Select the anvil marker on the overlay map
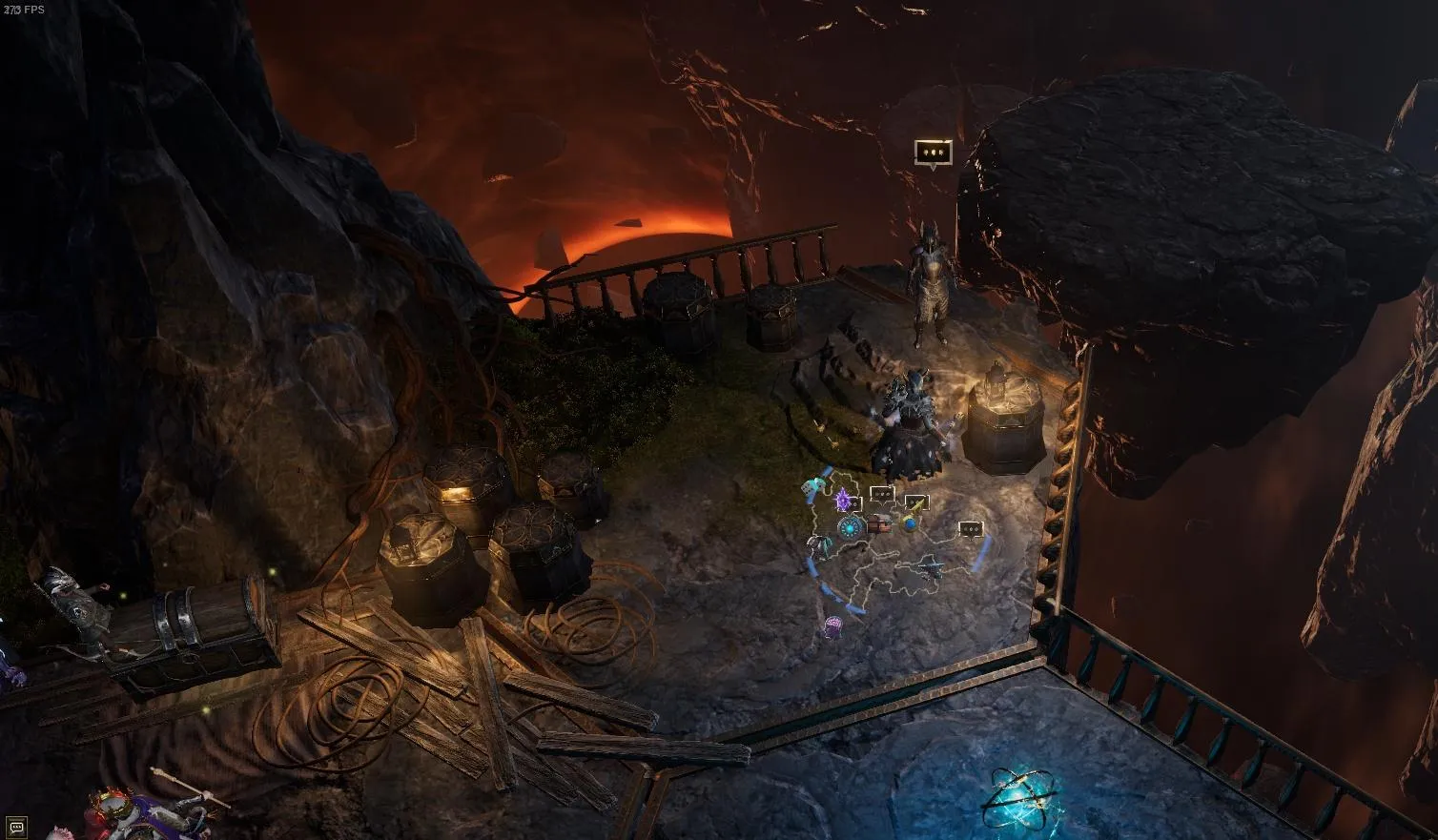This screenshot has width=1438, height=840. (x=930, y=568)
